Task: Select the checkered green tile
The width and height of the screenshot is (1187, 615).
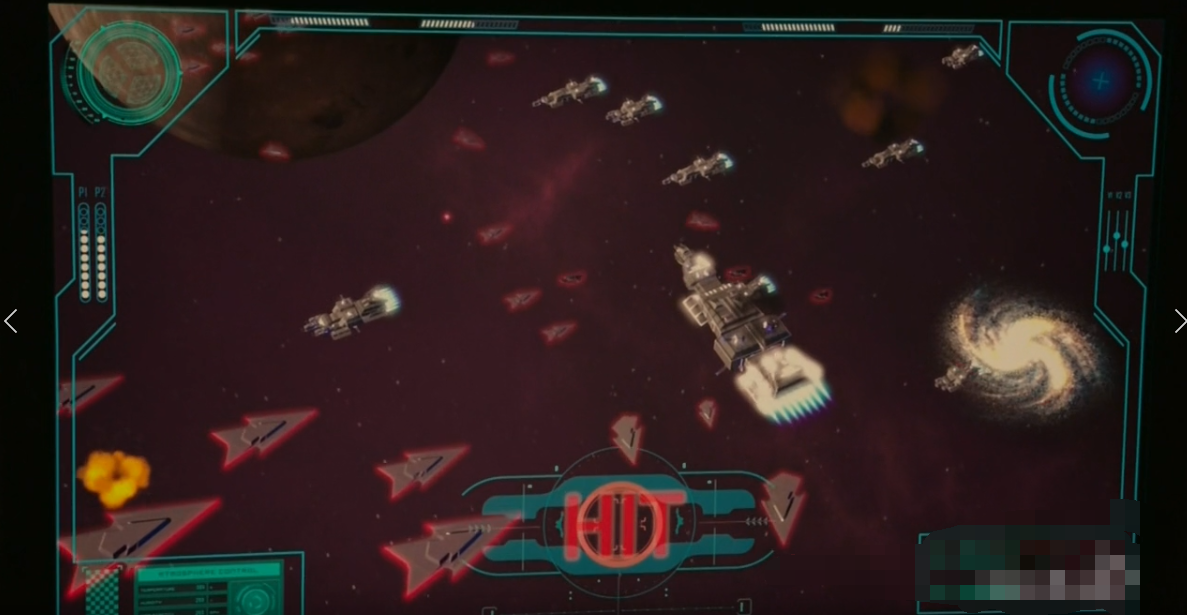Action: point(100,592)
